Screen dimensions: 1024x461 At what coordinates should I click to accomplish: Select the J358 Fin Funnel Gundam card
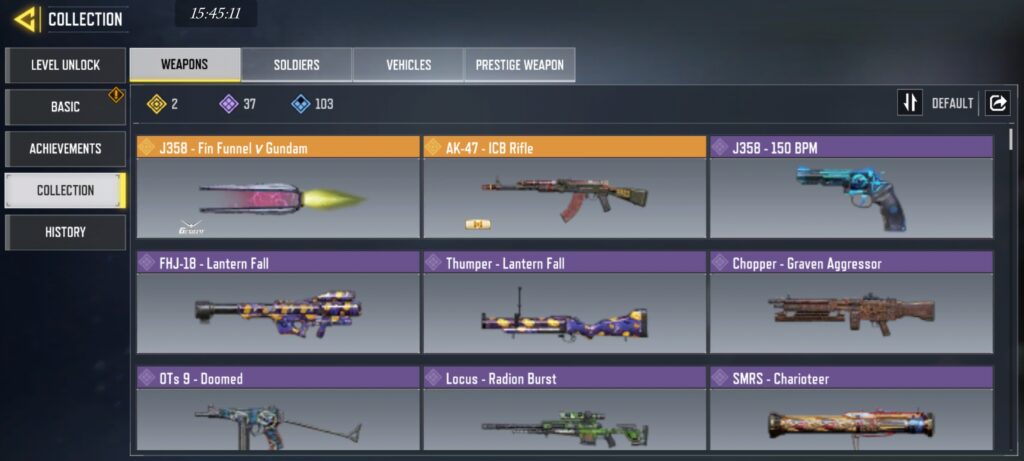point(278,187)
